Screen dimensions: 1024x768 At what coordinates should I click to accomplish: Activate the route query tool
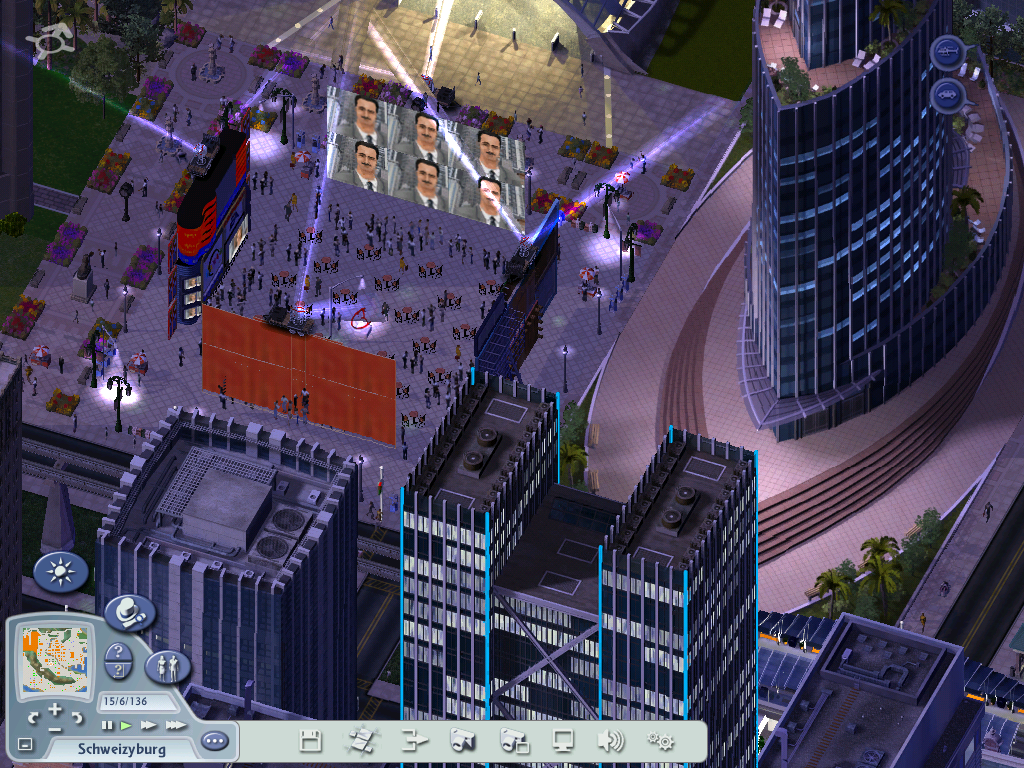coord(119,671)
